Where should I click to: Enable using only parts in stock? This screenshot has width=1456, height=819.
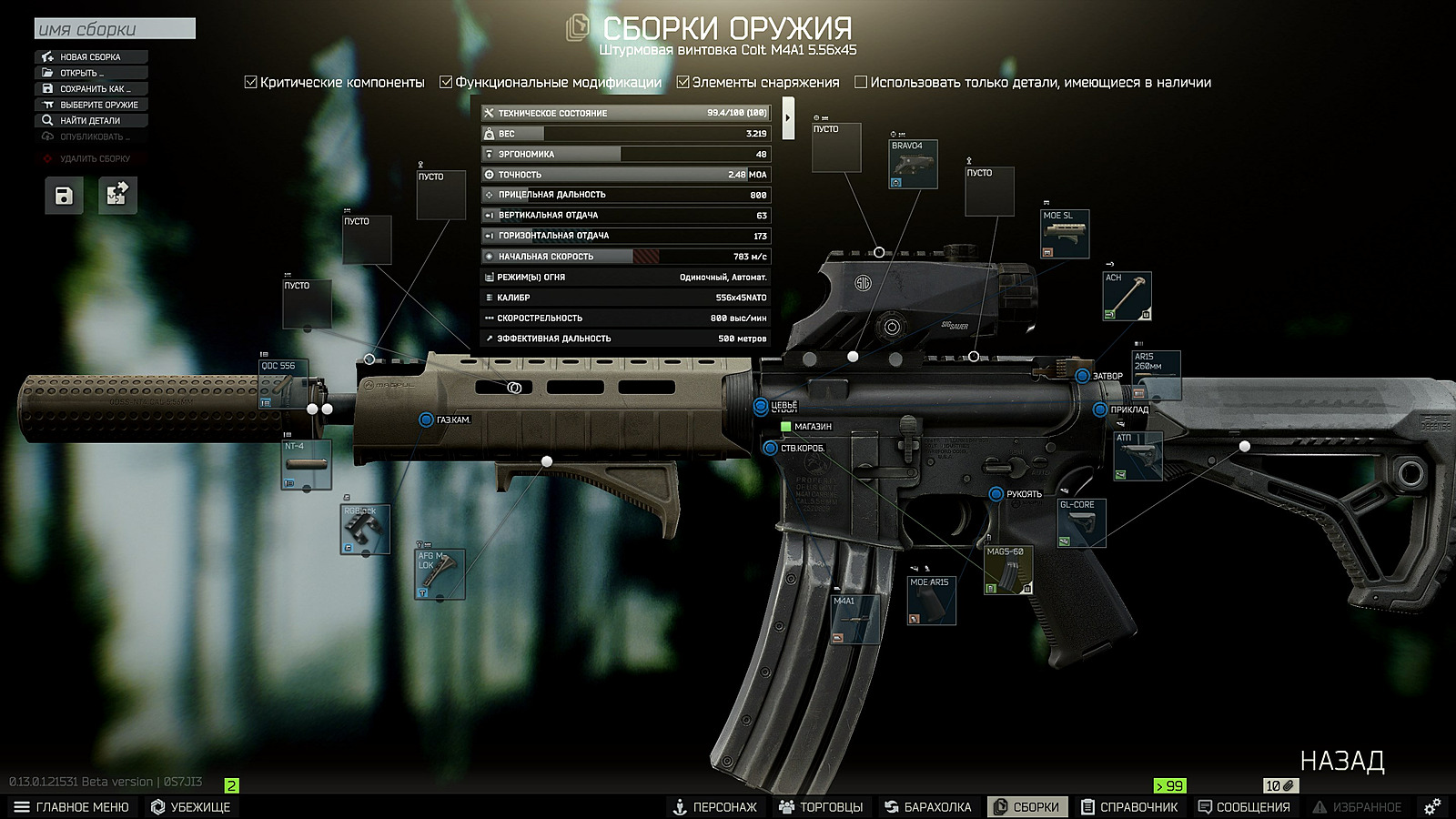(861, 82)
